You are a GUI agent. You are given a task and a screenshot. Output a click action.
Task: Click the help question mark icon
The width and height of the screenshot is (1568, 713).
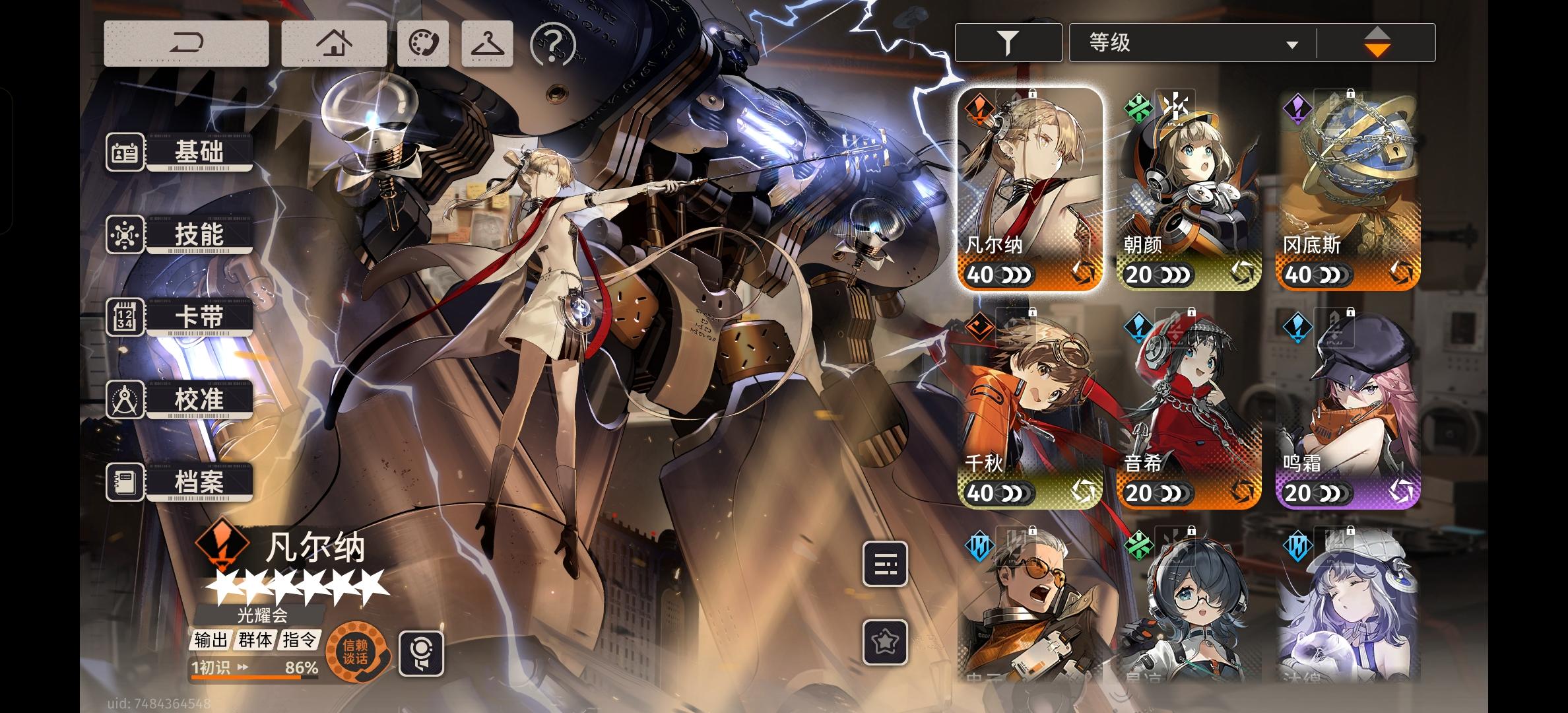coord(554,45)
